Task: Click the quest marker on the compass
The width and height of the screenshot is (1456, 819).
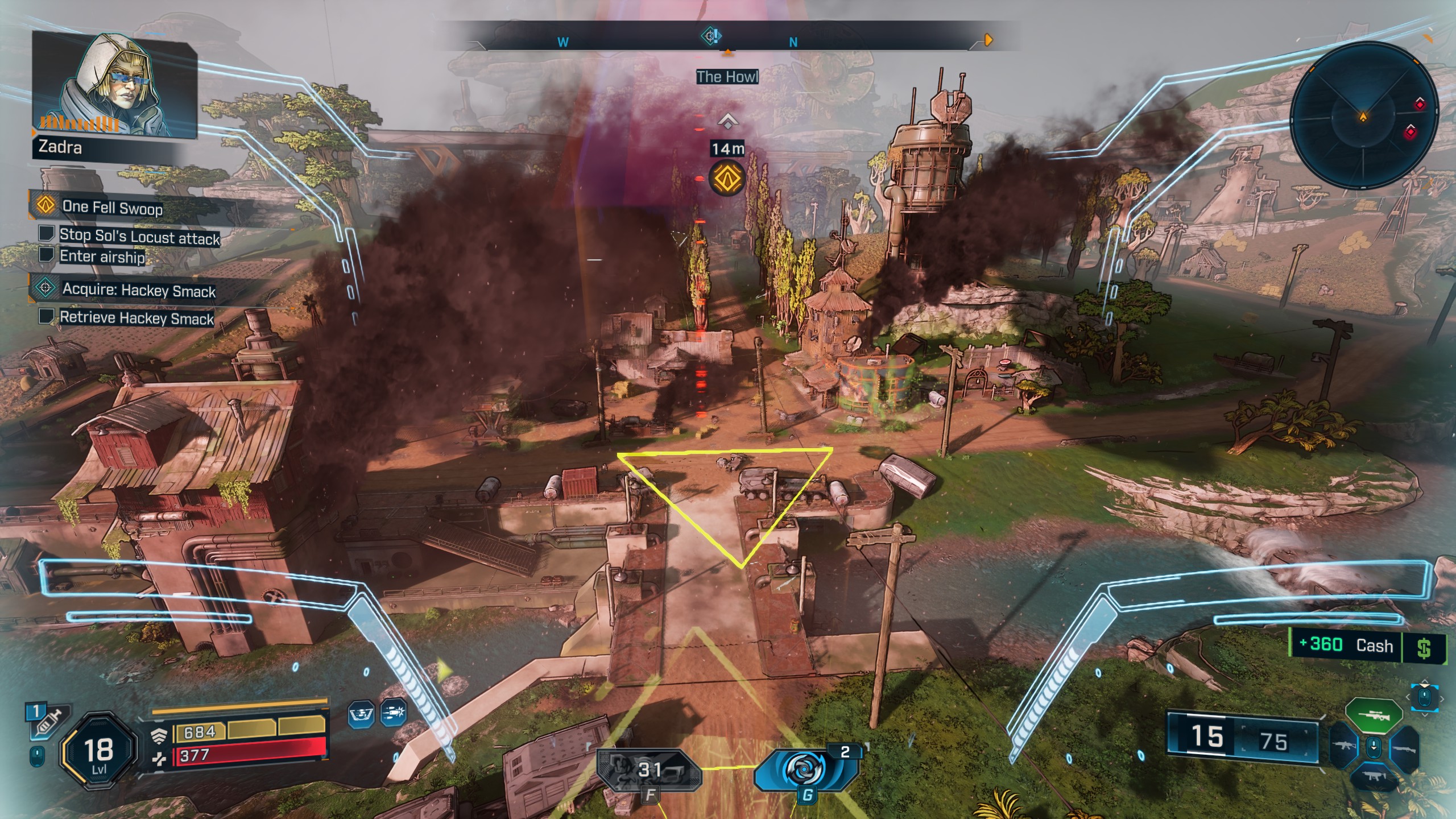Action: pyautogui.click(x=710, y=37)
